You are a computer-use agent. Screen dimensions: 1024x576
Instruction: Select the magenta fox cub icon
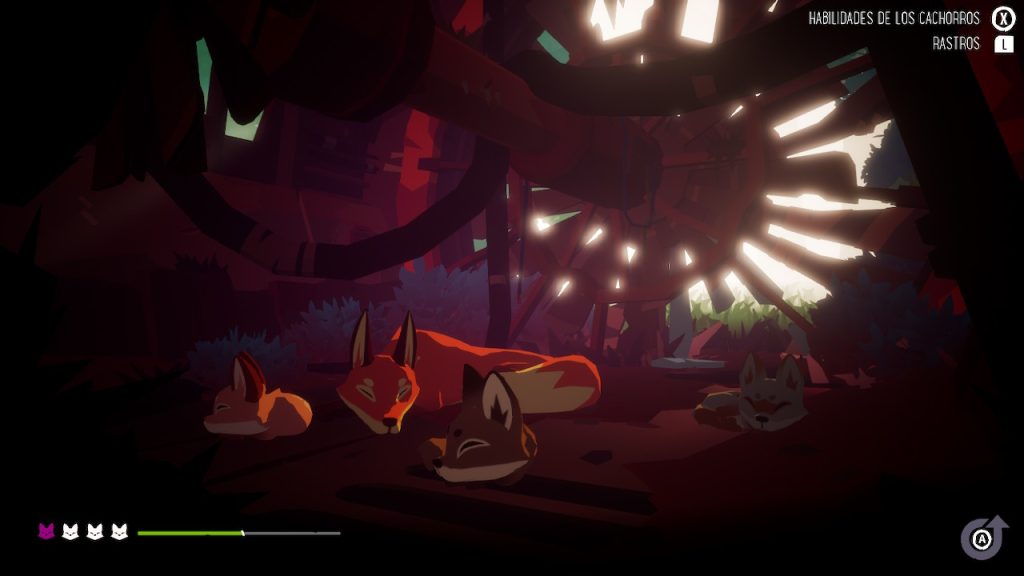(x=46, y=531)
